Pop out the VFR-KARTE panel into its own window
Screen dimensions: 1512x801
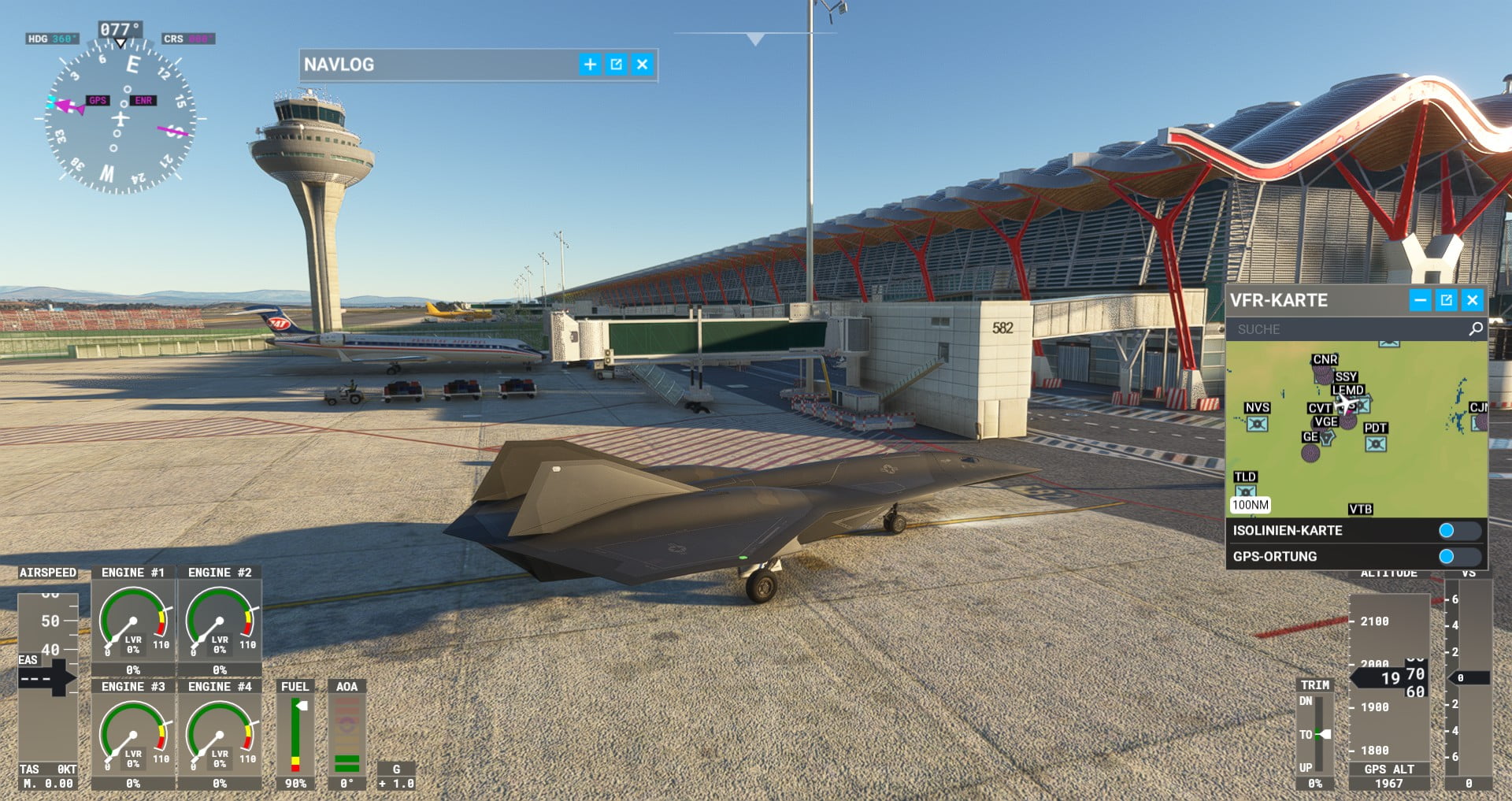coord(1447,300)
